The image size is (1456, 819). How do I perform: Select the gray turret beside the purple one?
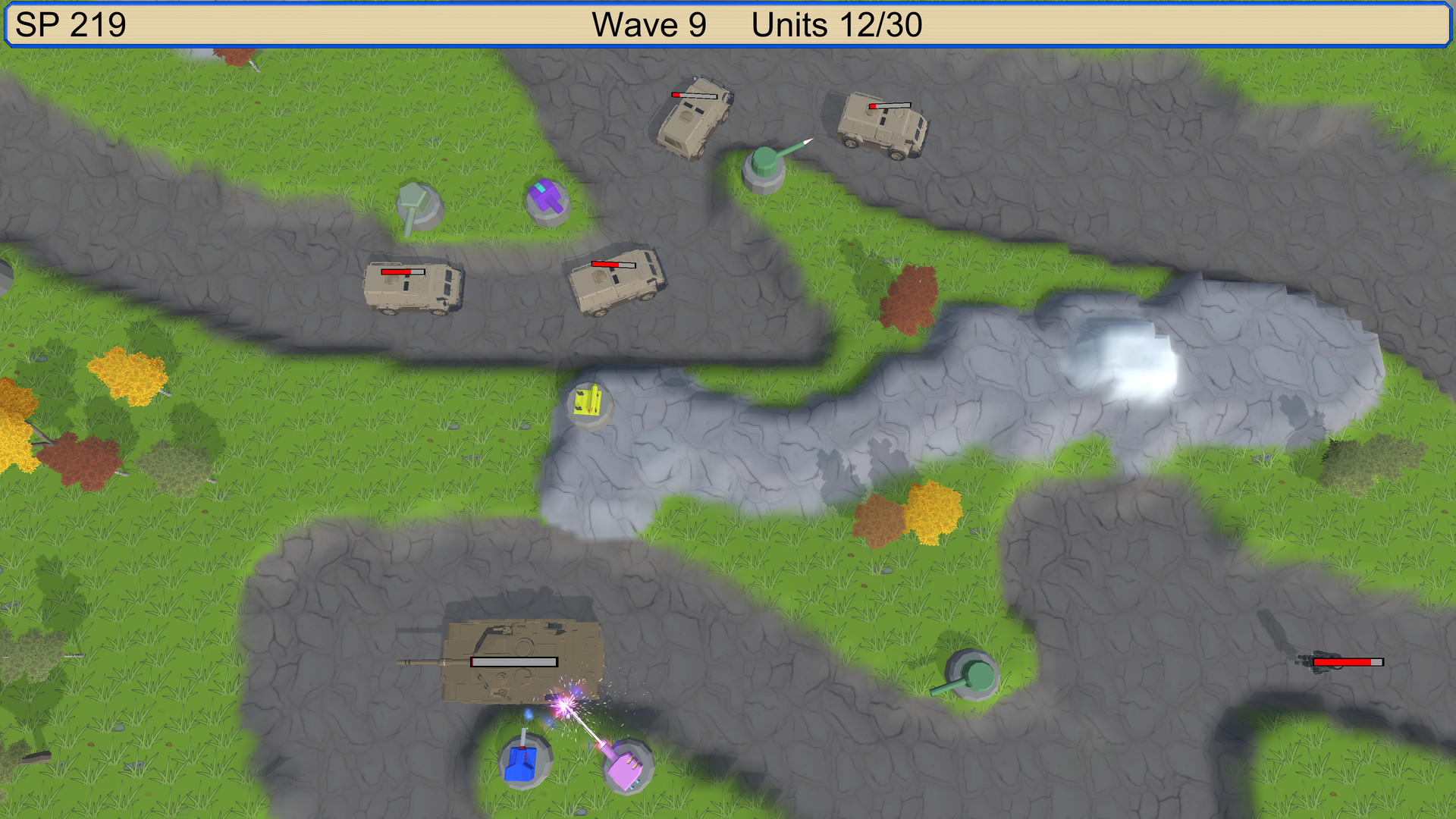417,206
